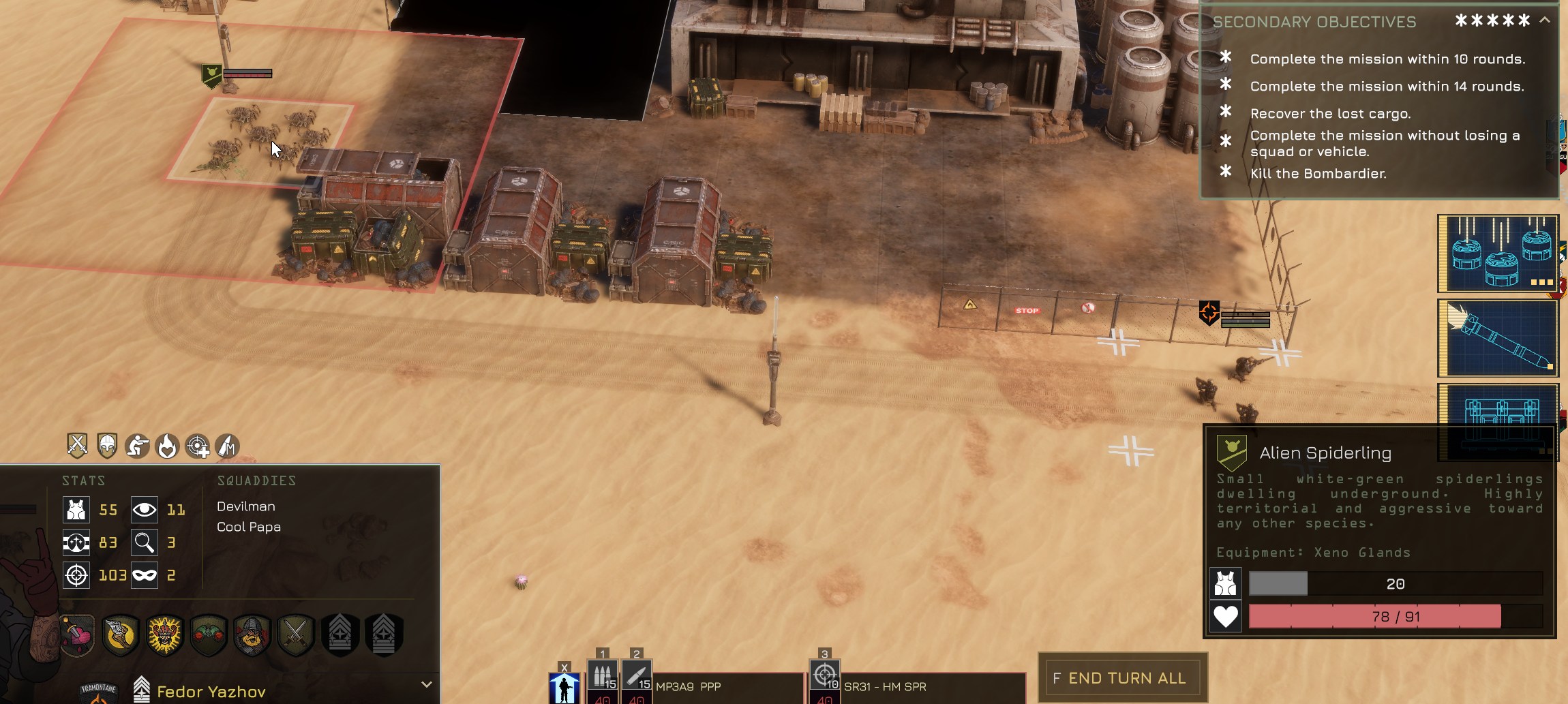The height and width of the screenshot is (704, 1568).
Task: Select the dagger through heart perk badge
Action: [x=78, y=635]
